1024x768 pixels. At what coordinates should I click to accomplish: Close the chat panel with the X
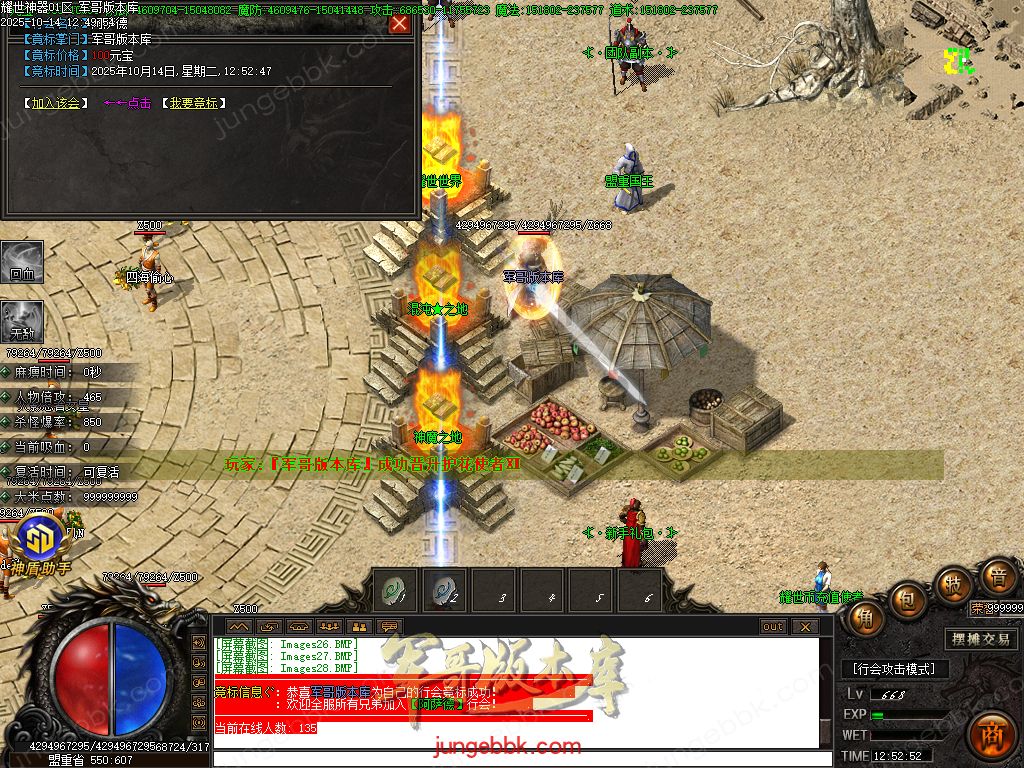tap(805, 627)
